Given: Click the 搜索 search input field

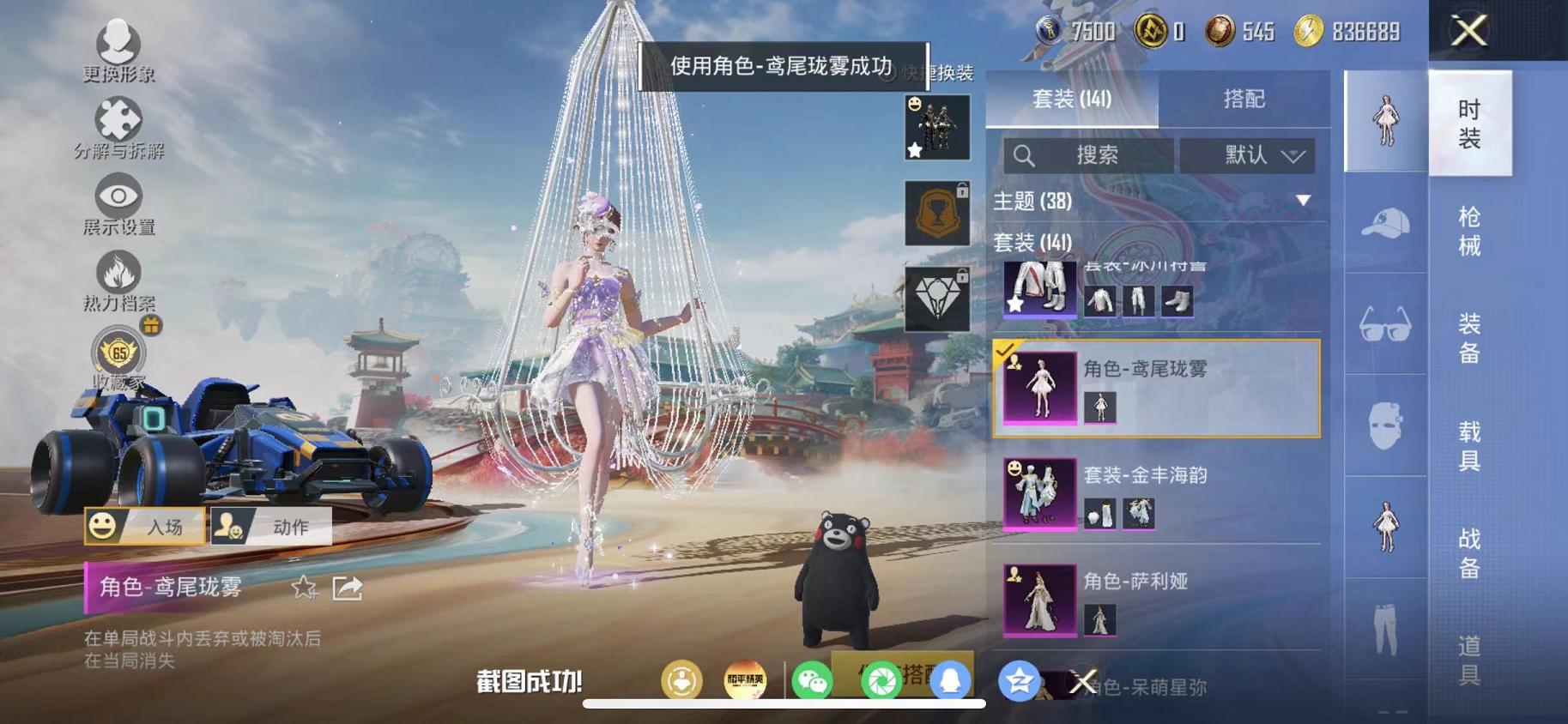Looking at the screenshot, I should [x=1090, y=155].
